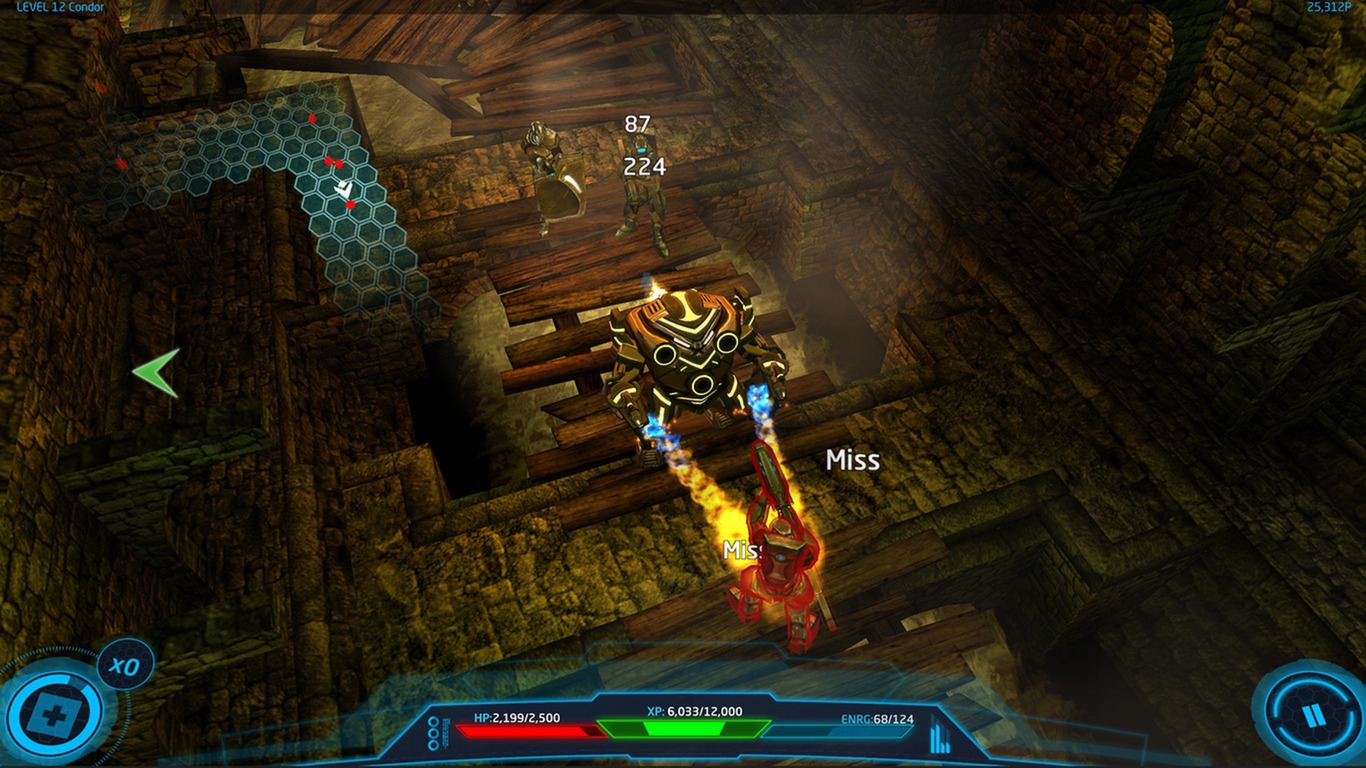Pause the game with the pause button
Image resolution: width=1366 pixels, height=768 pixels.
pyautogui.click(x=1310, y=713)
